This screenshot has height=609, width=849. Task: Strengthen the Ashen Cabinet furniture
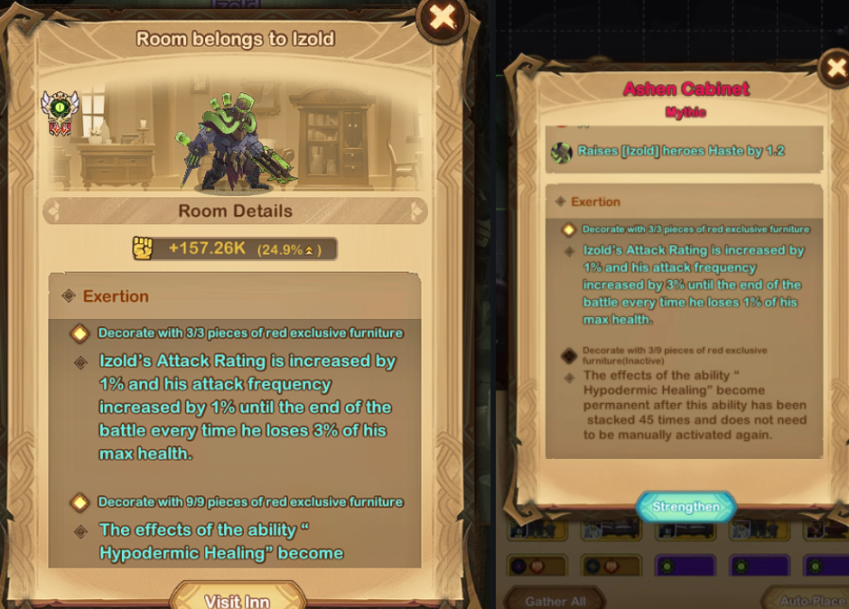click(x=686, y=507)
